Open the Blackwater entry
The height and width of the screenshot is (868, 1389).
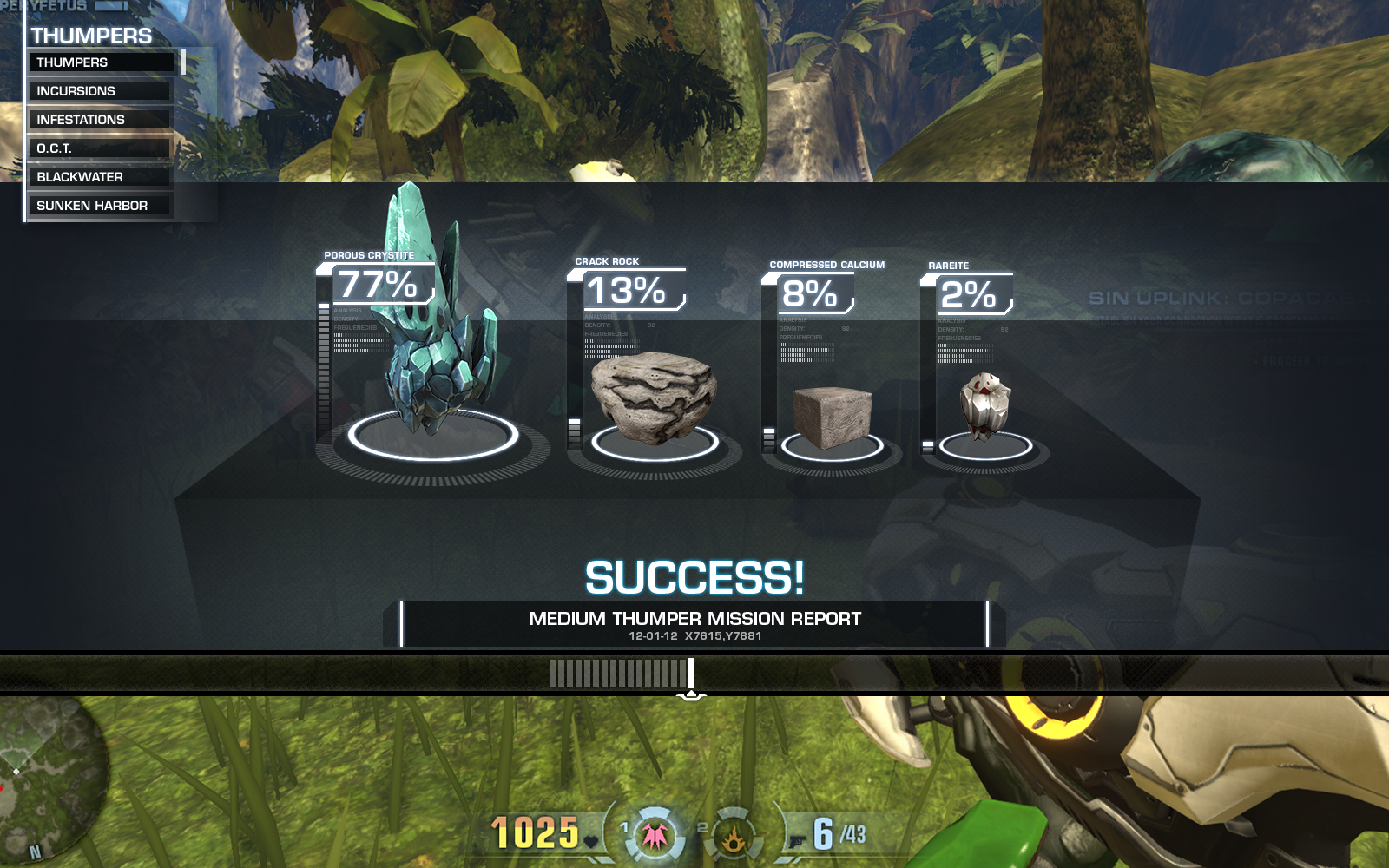(101, 177)
